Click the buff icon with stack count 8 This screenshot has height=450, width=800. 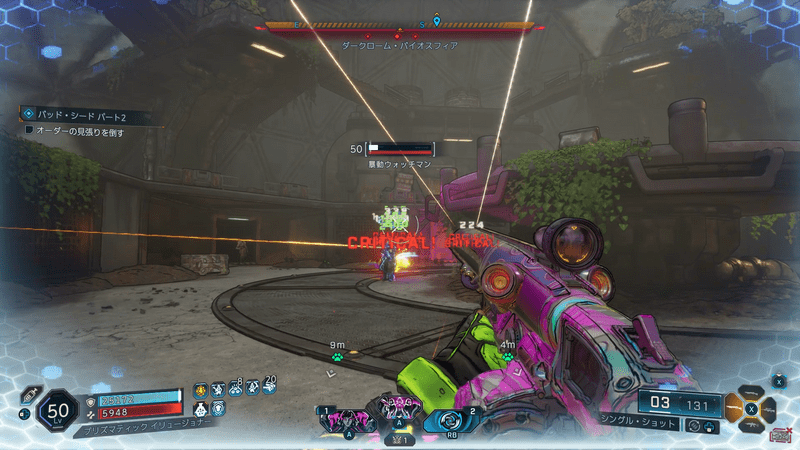point(235,389)
